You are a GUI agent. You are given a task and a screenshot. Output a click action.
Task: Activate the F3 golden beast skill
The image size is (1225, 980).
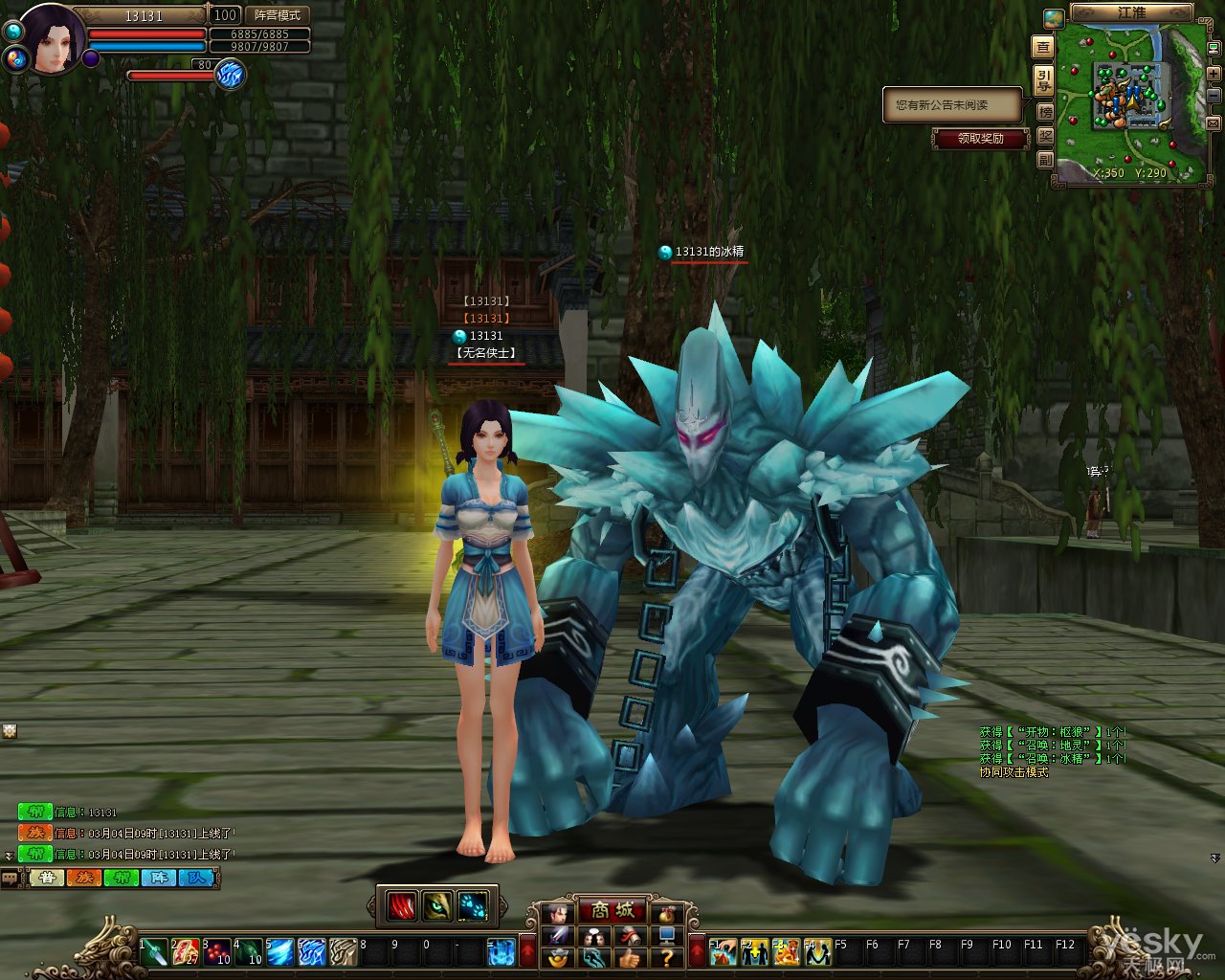786,951
